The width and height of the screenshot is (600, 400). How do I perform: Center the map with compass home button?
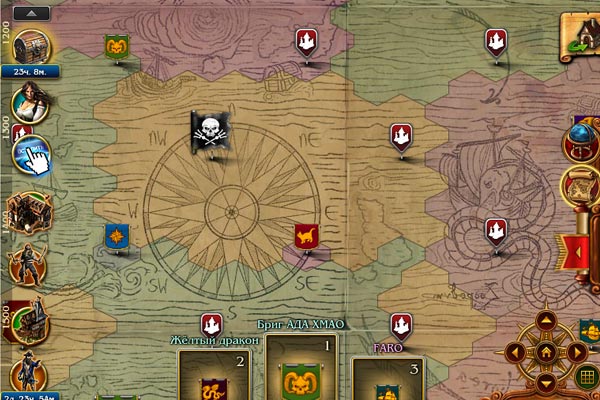(545, 352)
